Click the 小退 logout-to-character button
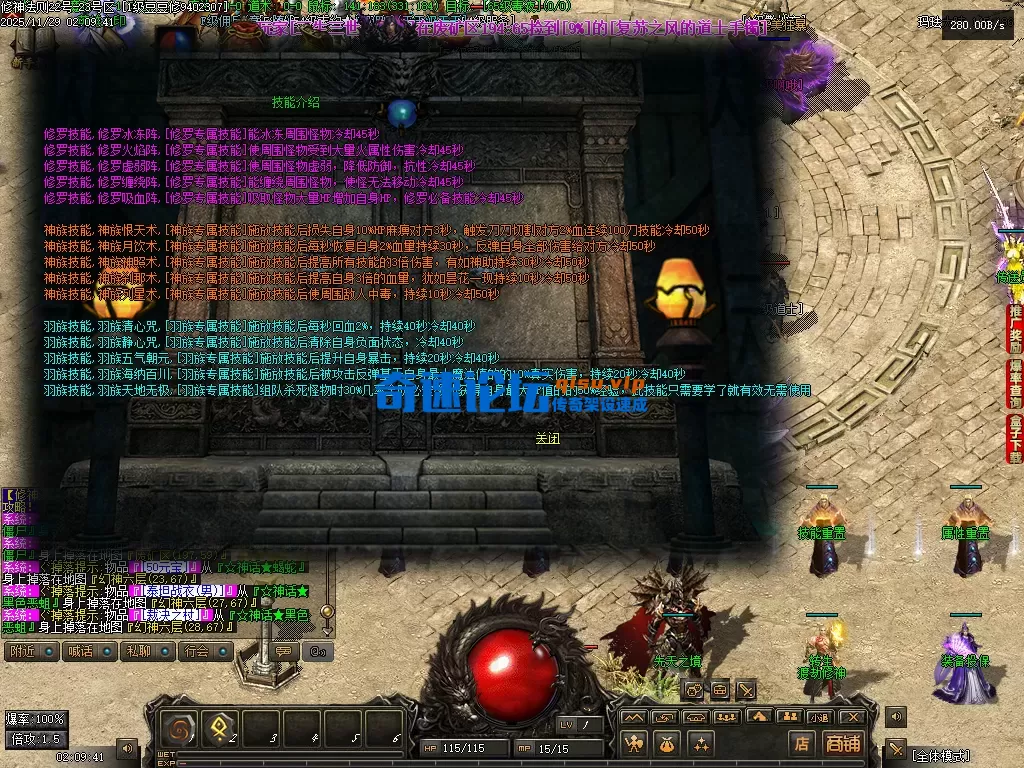This screenshot has height=768, width=1024. coord(820,717)
